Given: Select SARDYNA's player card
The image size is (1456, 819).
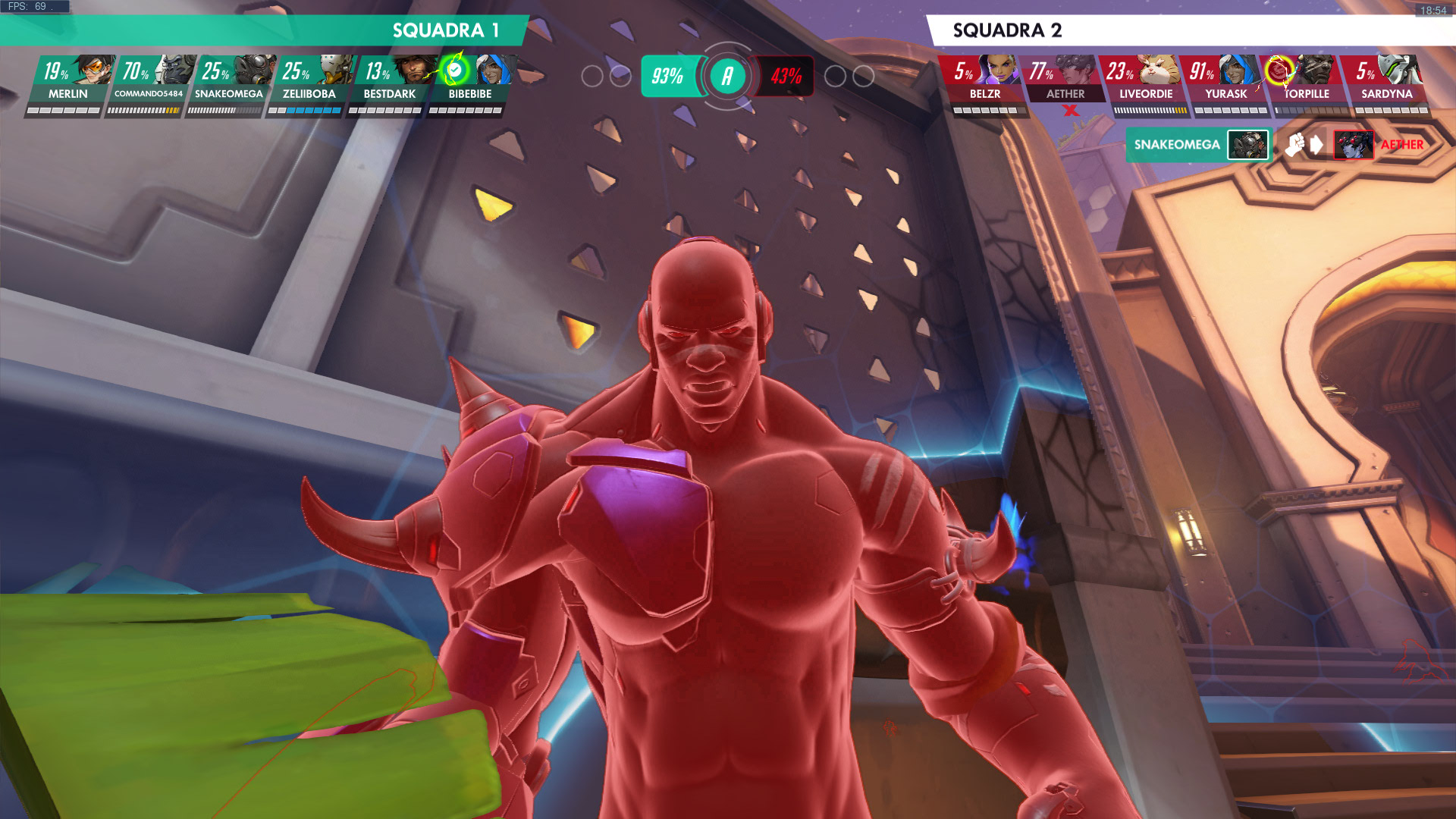Looking at the screenshot, I should 1386,82.
